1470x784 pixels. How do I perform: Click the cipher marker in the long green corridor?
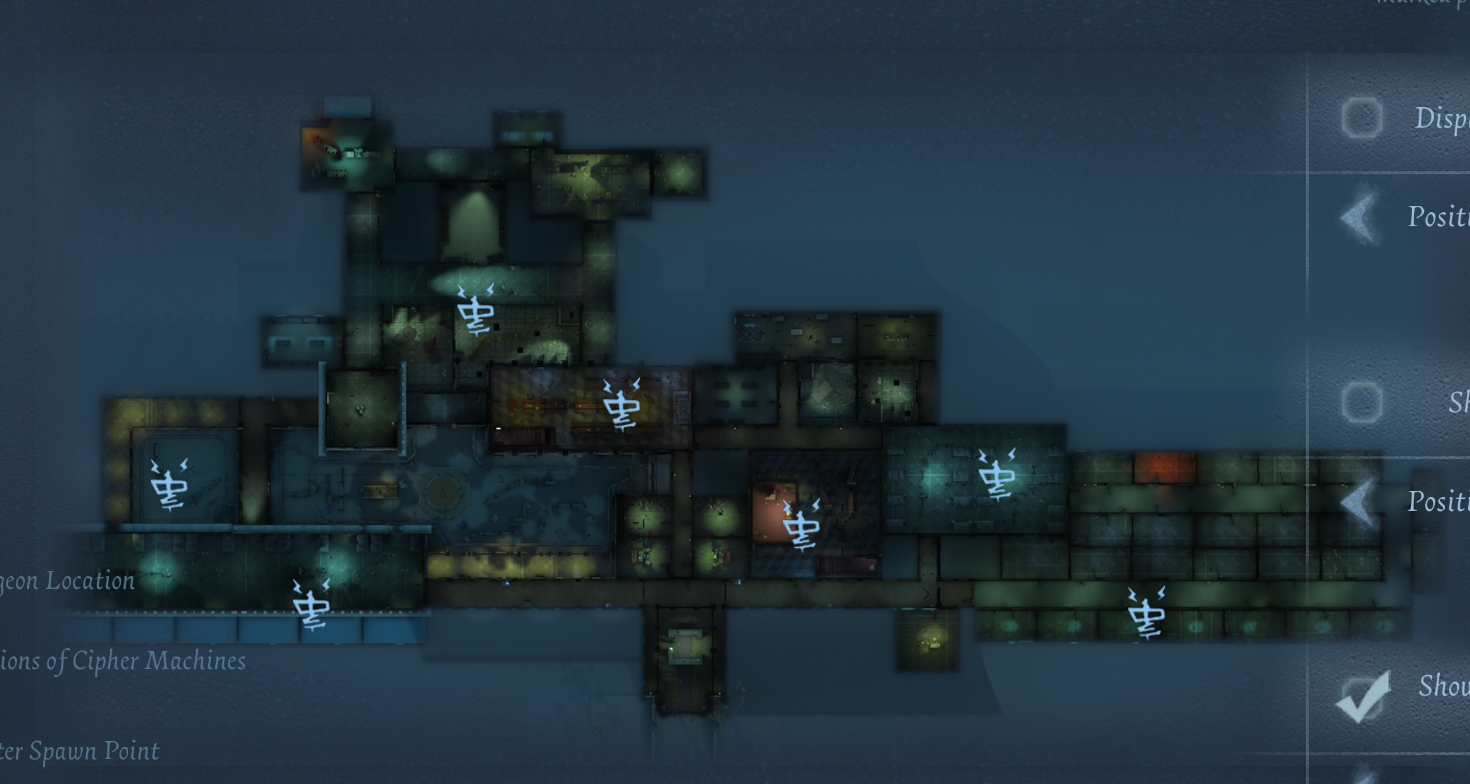(x=1145, y=612)
